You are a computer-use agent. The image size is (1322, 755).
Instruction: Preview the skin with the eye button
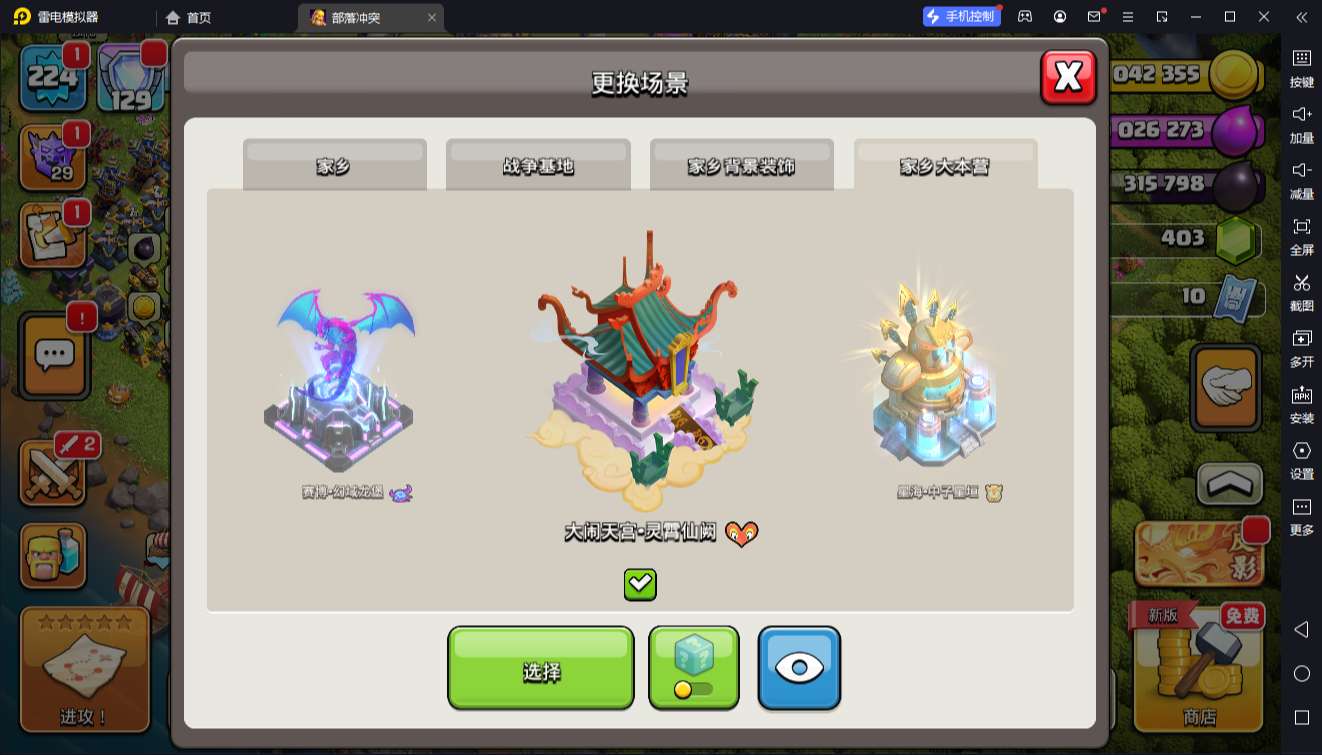[x=799, y=668]
